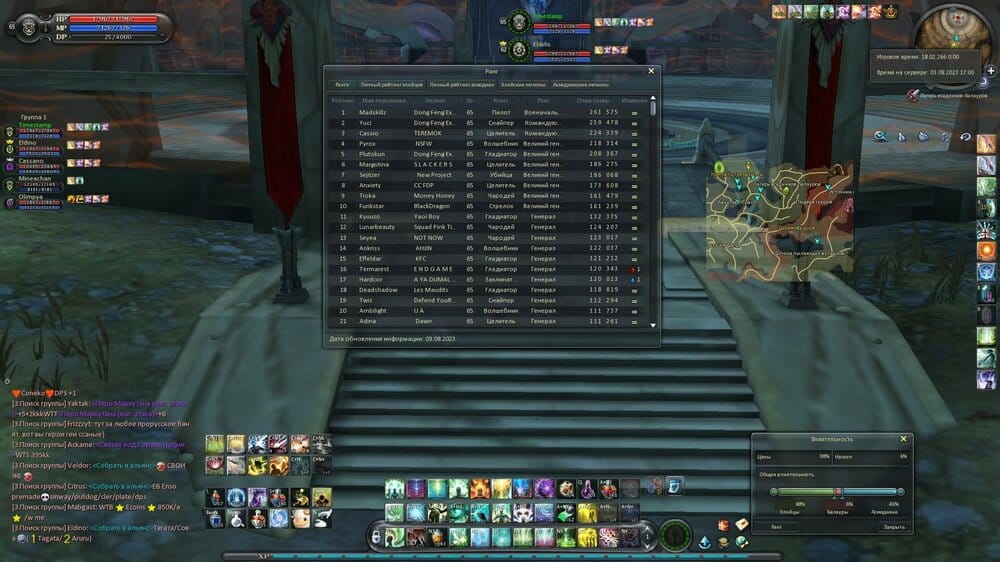
Task: Choose Mineachan in the group list
Action: pyautogui.click(x=37, y=179)
